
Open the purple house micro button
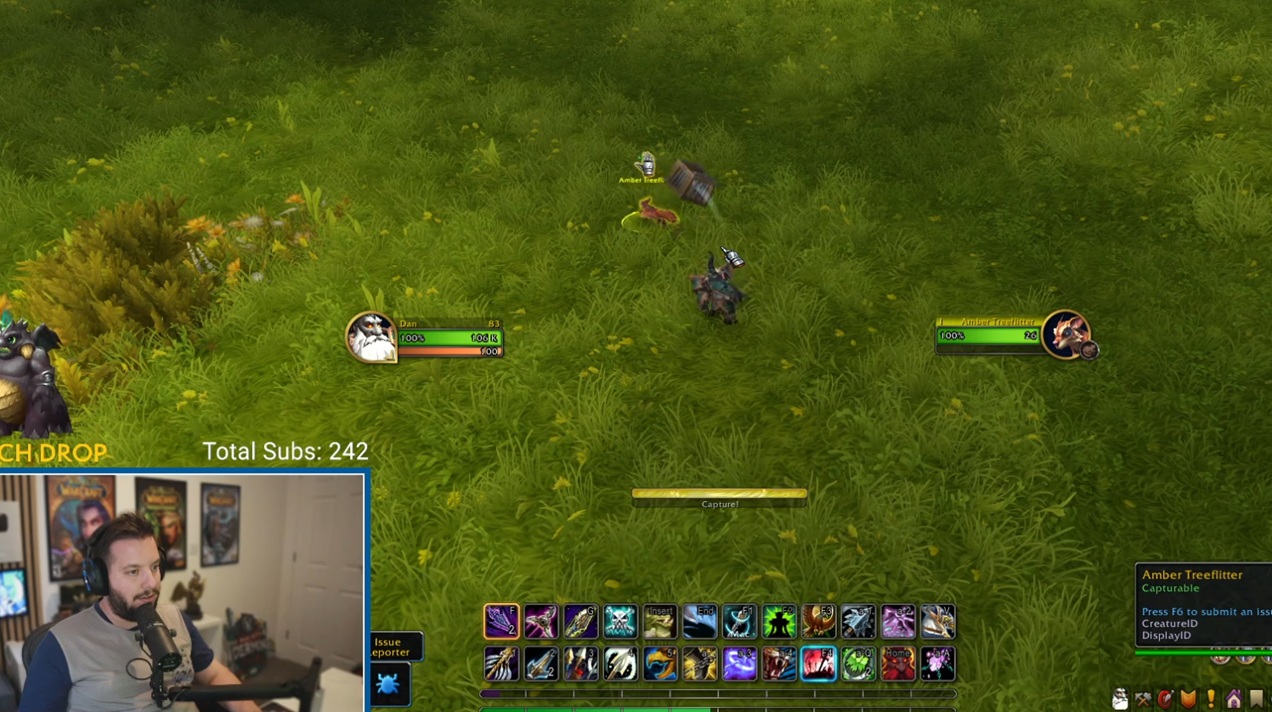1234,699
